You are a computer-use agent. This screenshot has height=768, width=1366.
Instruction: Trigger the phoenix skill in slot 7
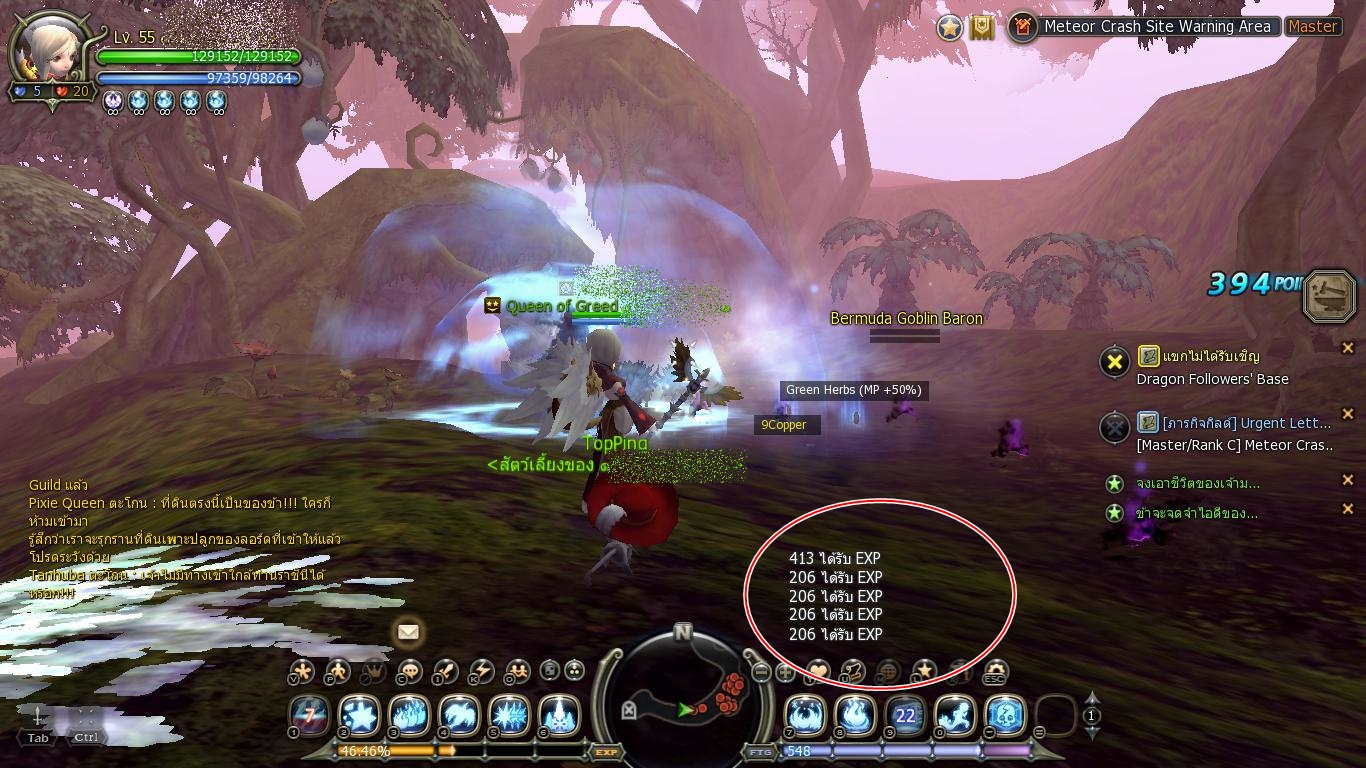805,715
